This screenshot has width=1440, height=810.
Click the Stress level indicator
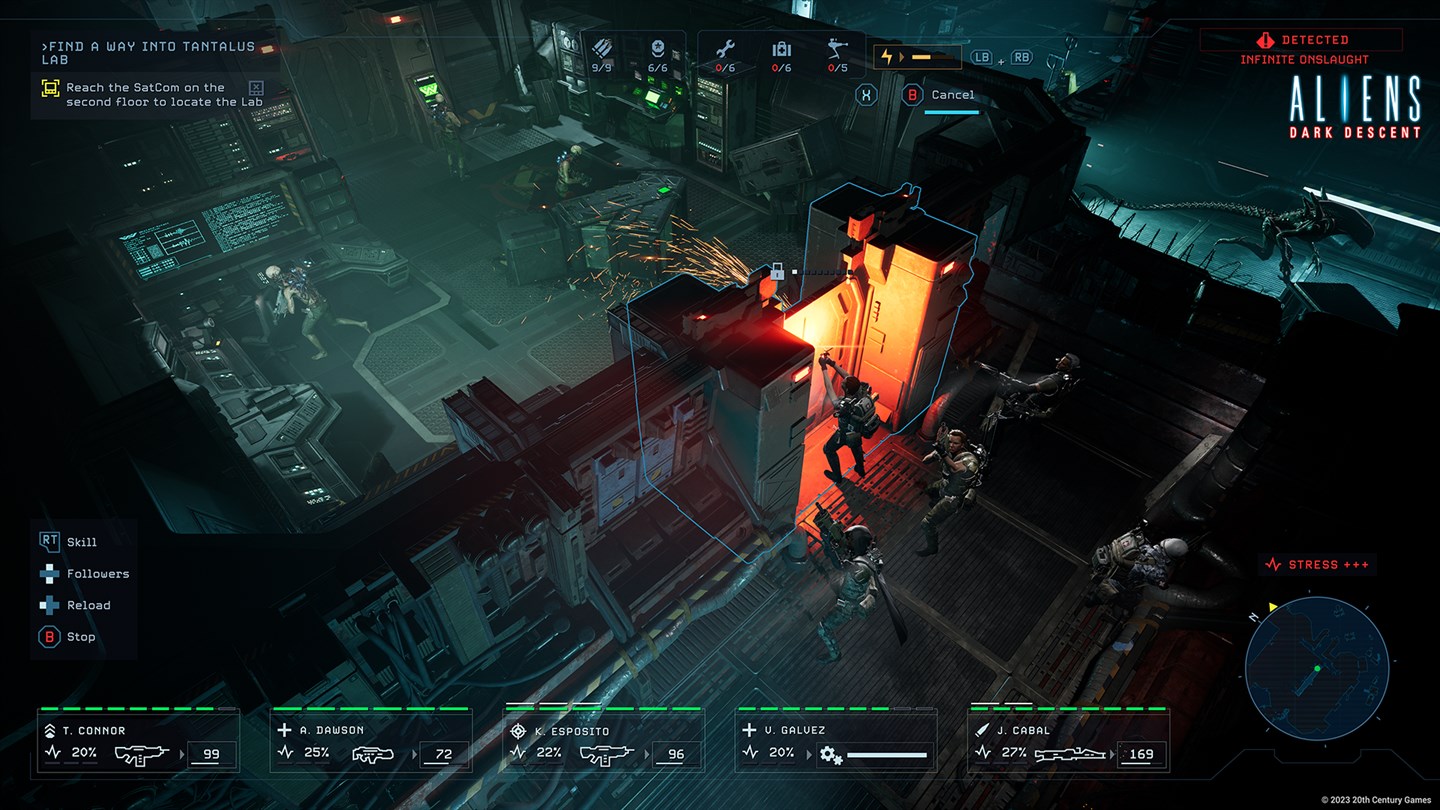[x=1316, y=565]
